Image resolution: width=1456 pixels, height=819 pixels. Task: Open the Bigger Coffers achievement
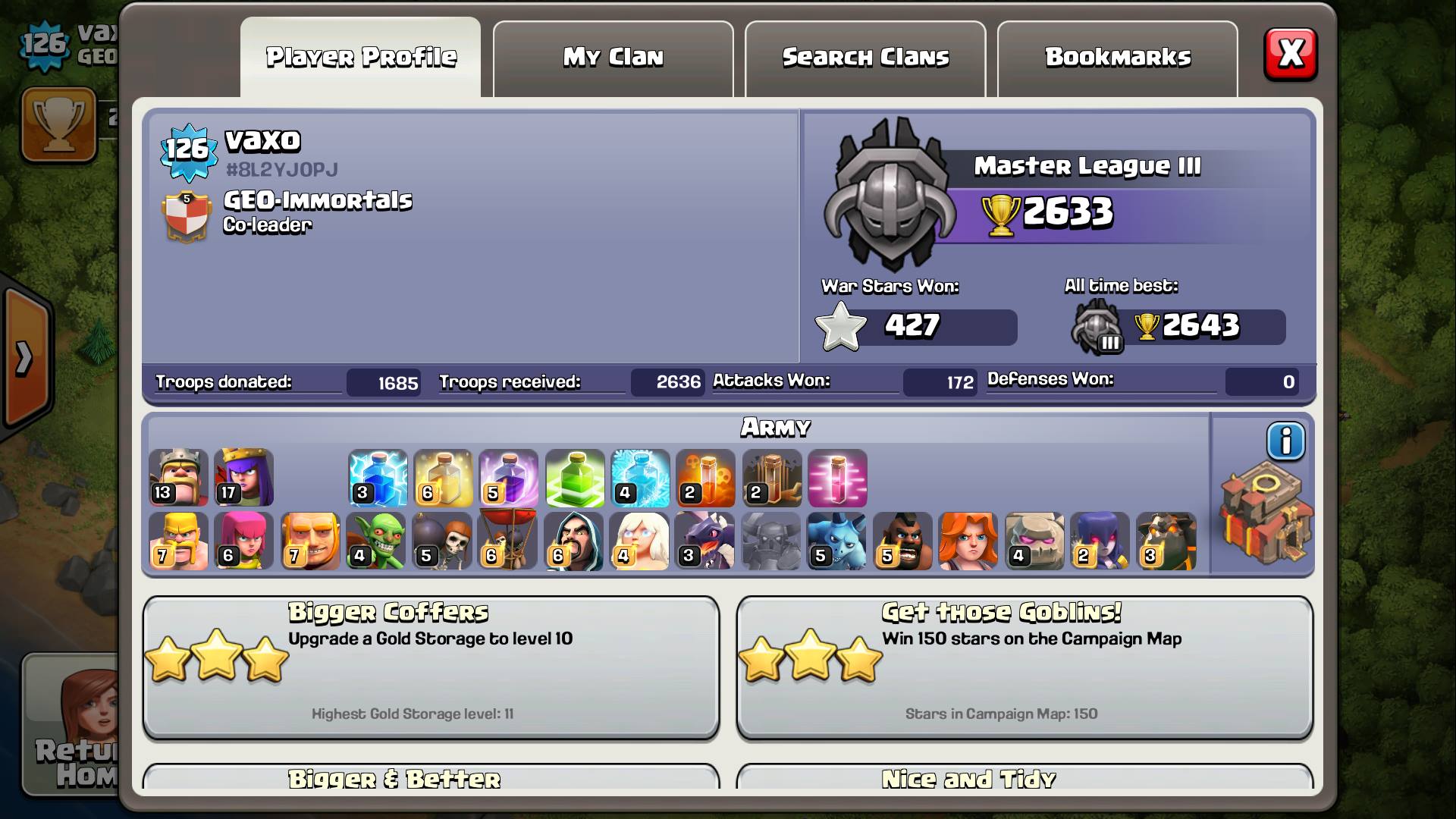point(431,666)
